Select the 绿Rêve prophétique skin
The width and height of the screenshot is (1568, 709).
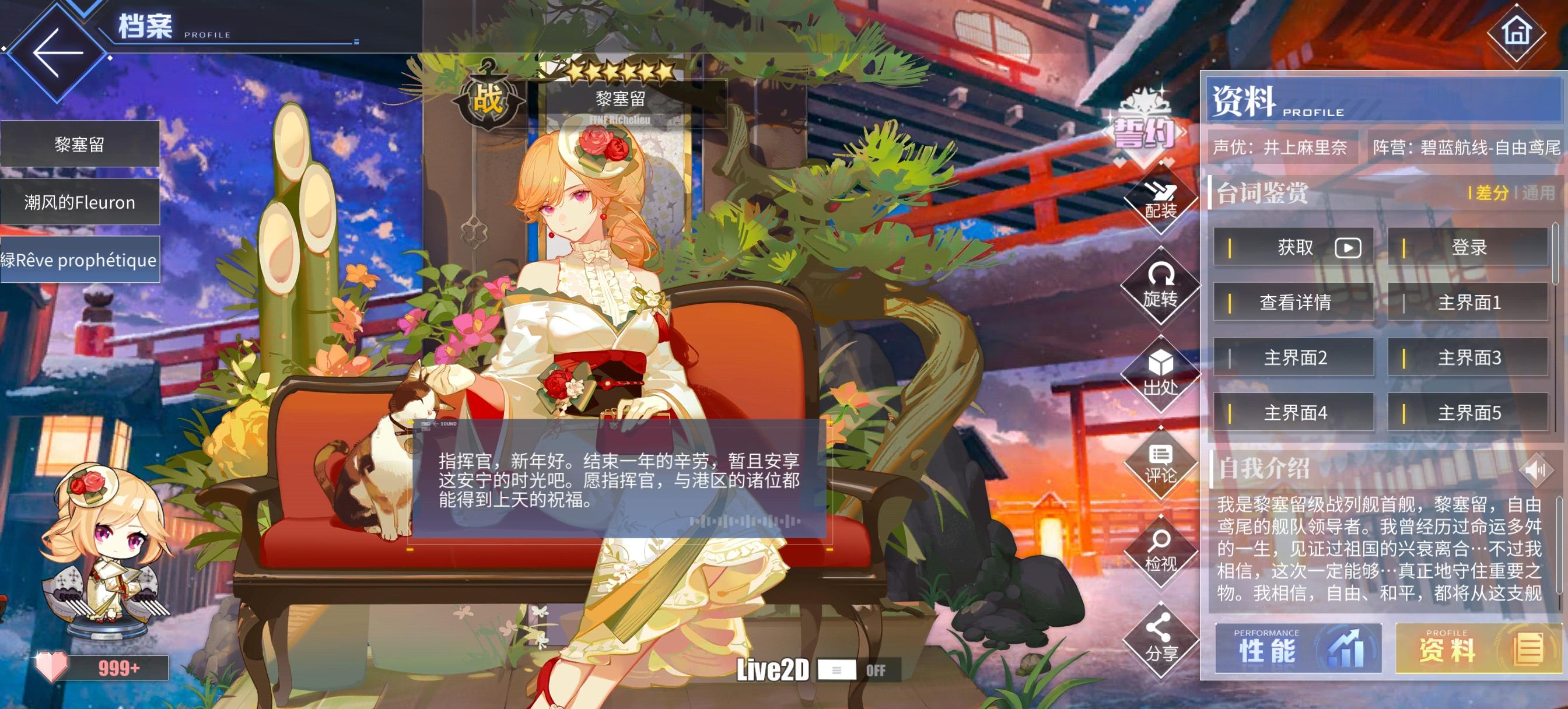pyautogui.click(x=80, y=259)
